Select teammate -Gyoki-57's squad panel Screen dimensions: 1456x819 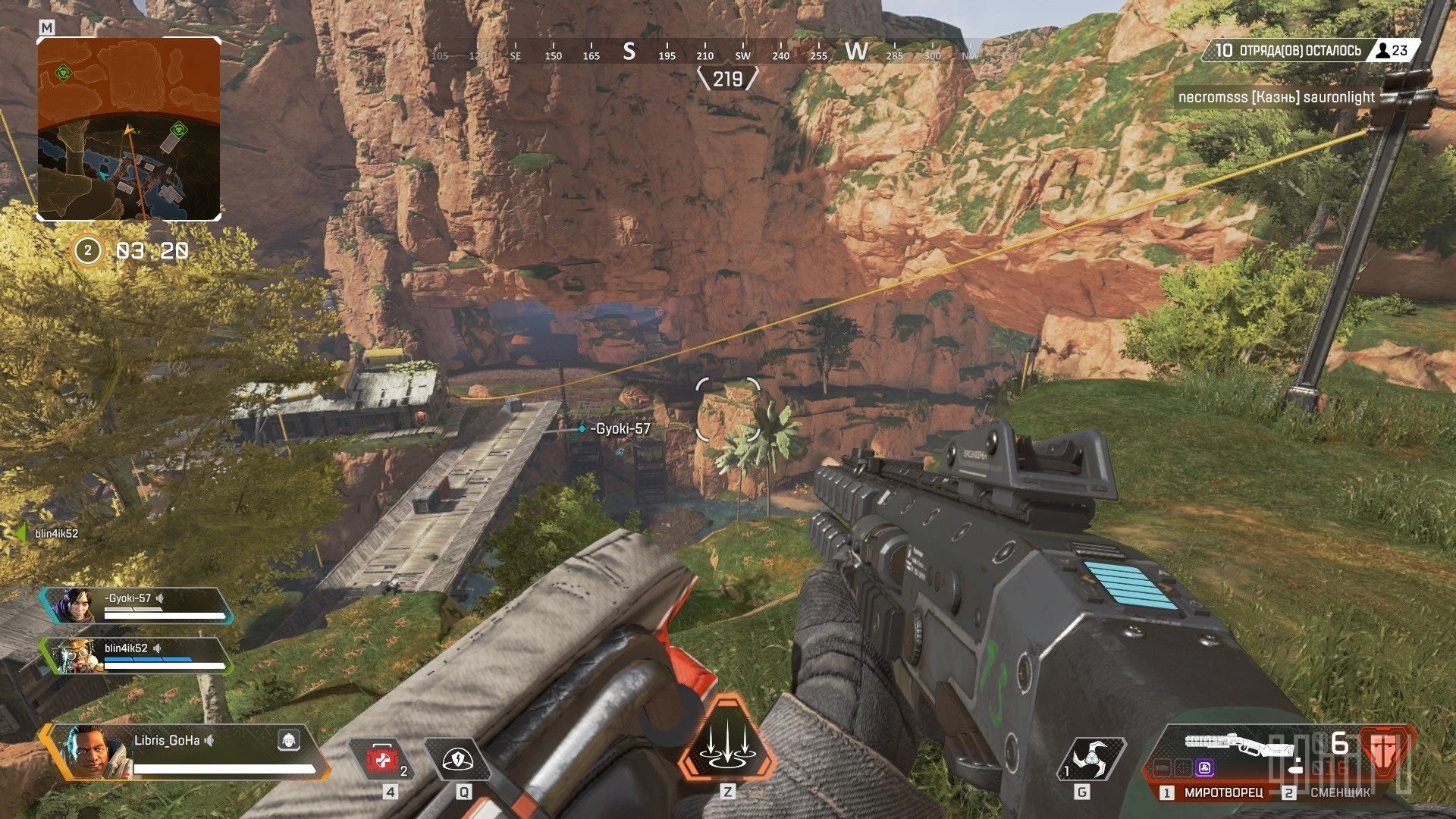click(136, 605)
